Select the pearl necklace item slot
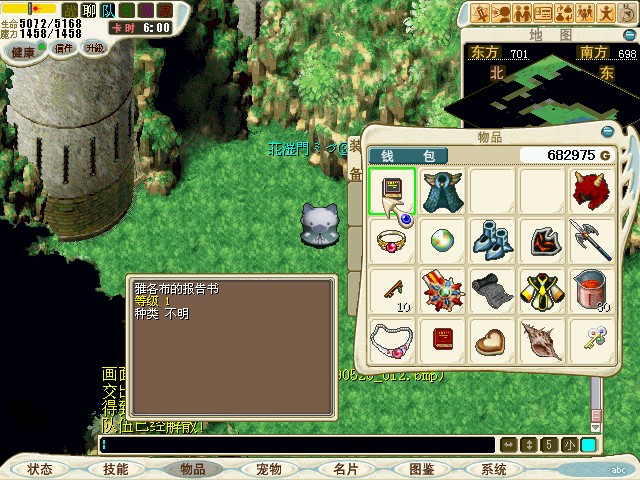 (x=392, y=338)
